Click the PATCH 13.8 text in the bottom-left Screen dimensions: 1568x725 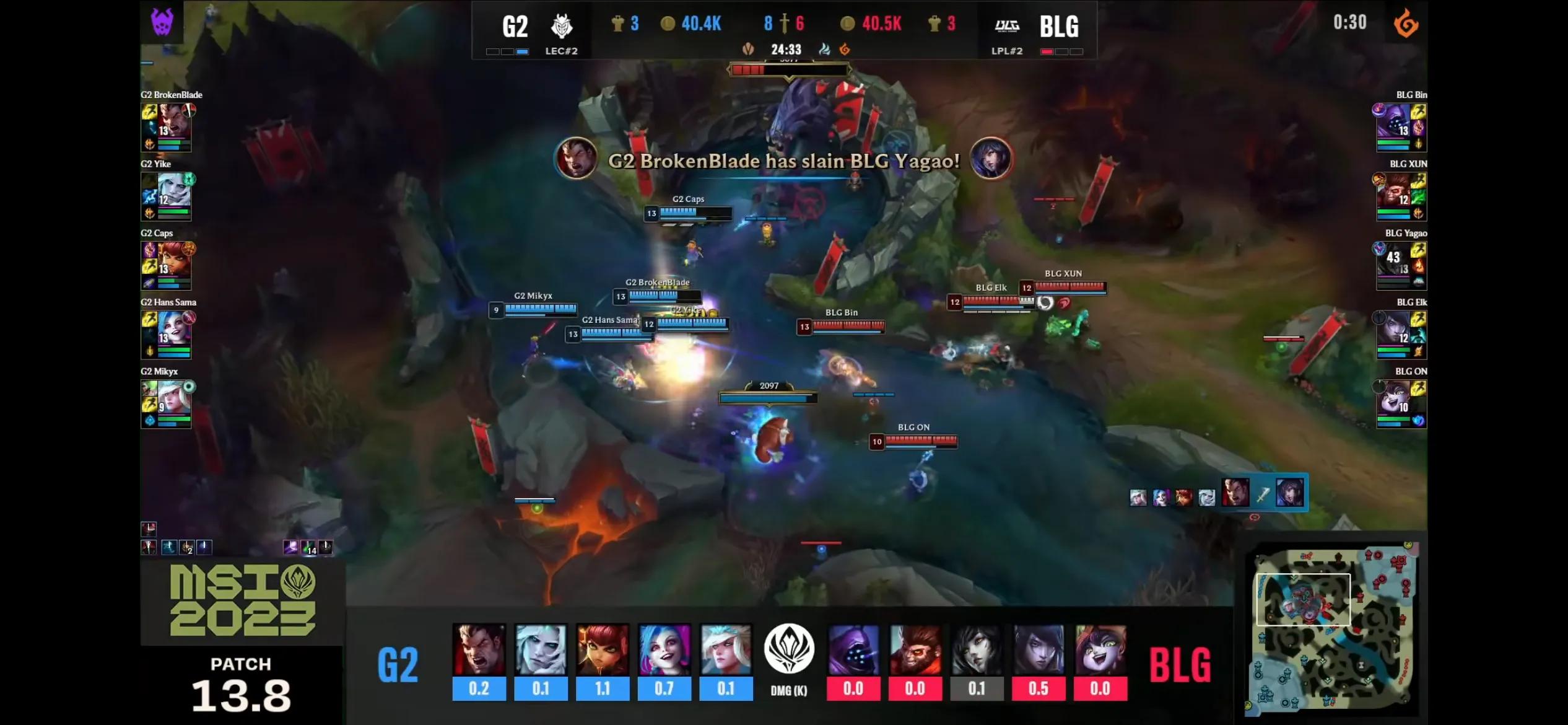(x=240, y=680)
